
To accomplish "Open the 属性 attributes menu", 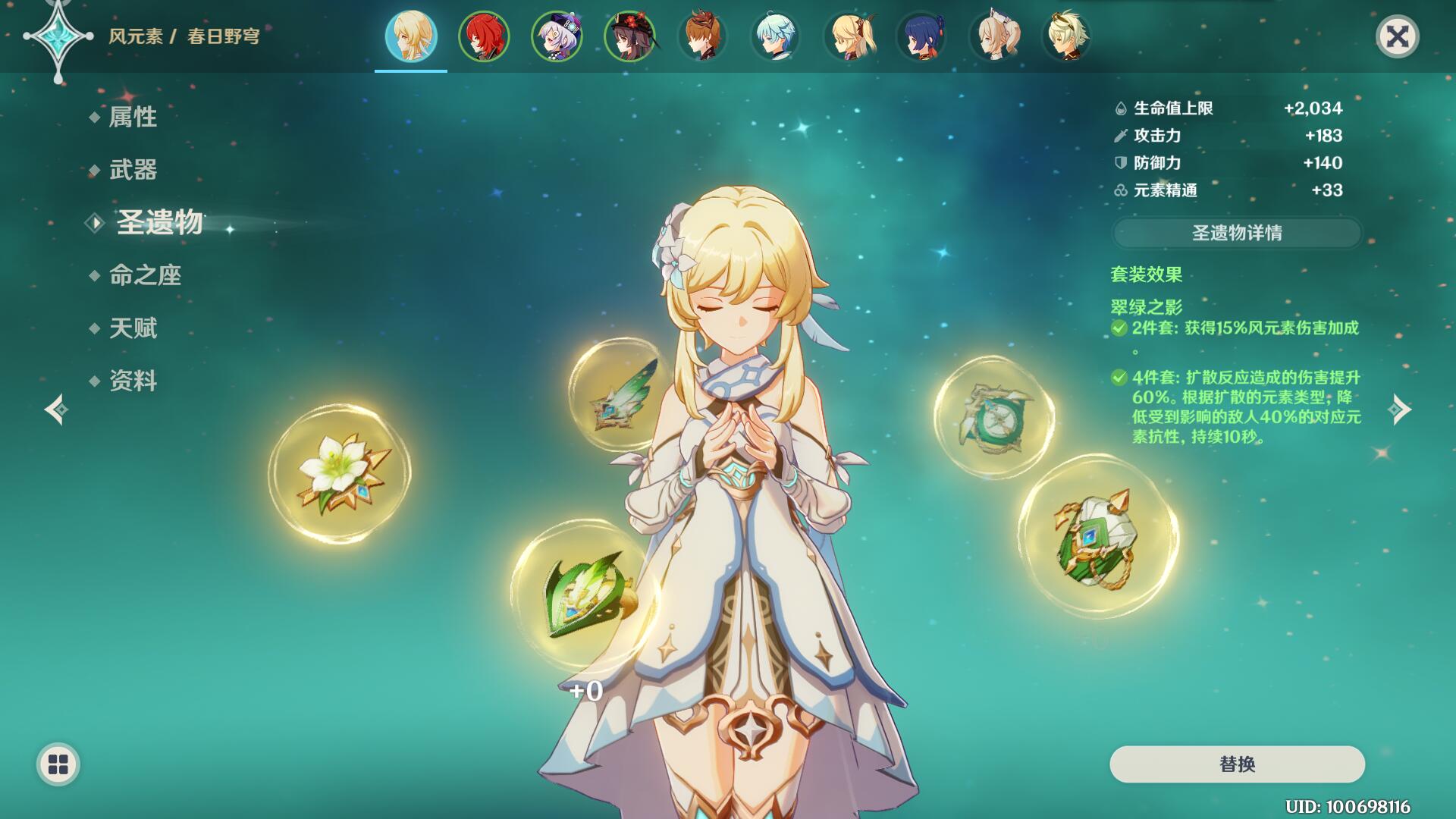I will point(133,117).
